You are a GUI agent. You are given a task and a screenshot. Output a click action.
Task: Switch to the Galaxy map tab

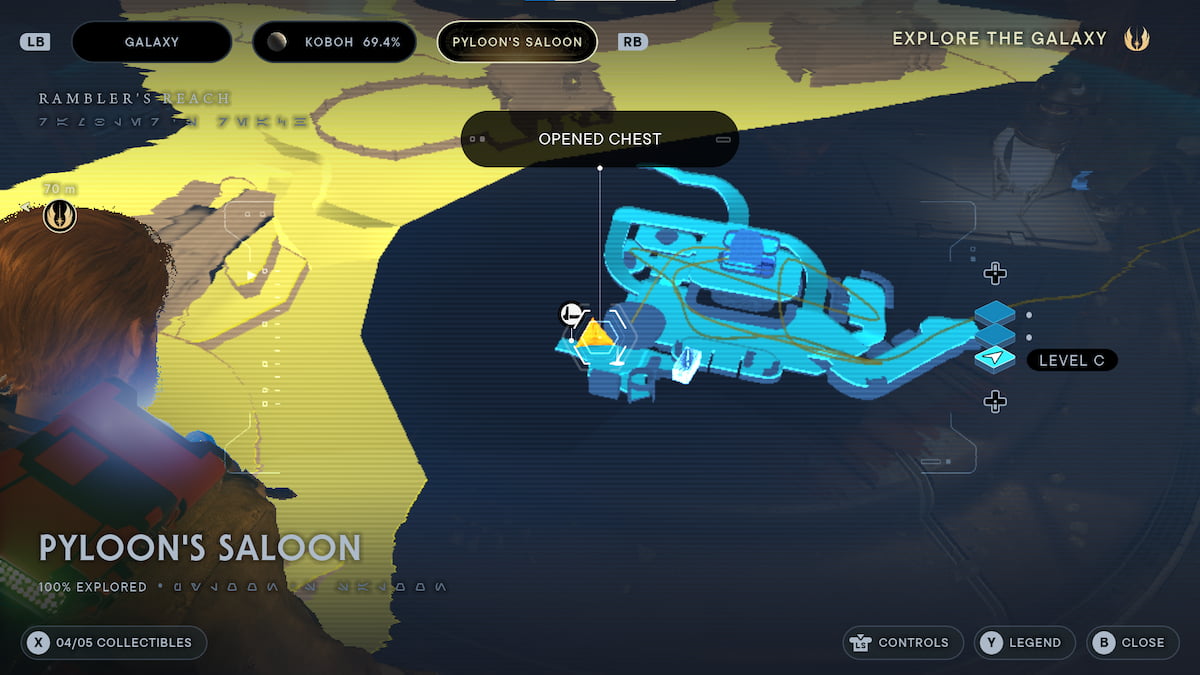152,42
